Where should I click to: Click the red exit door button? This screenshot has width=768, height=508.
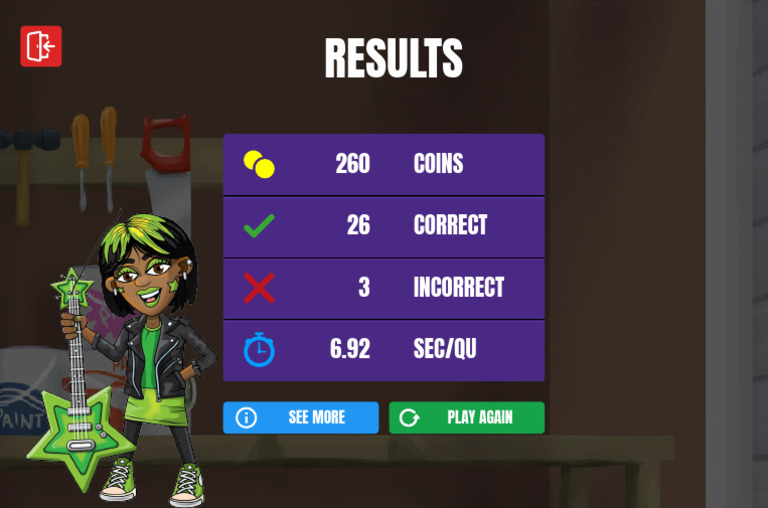pos(41,46)
